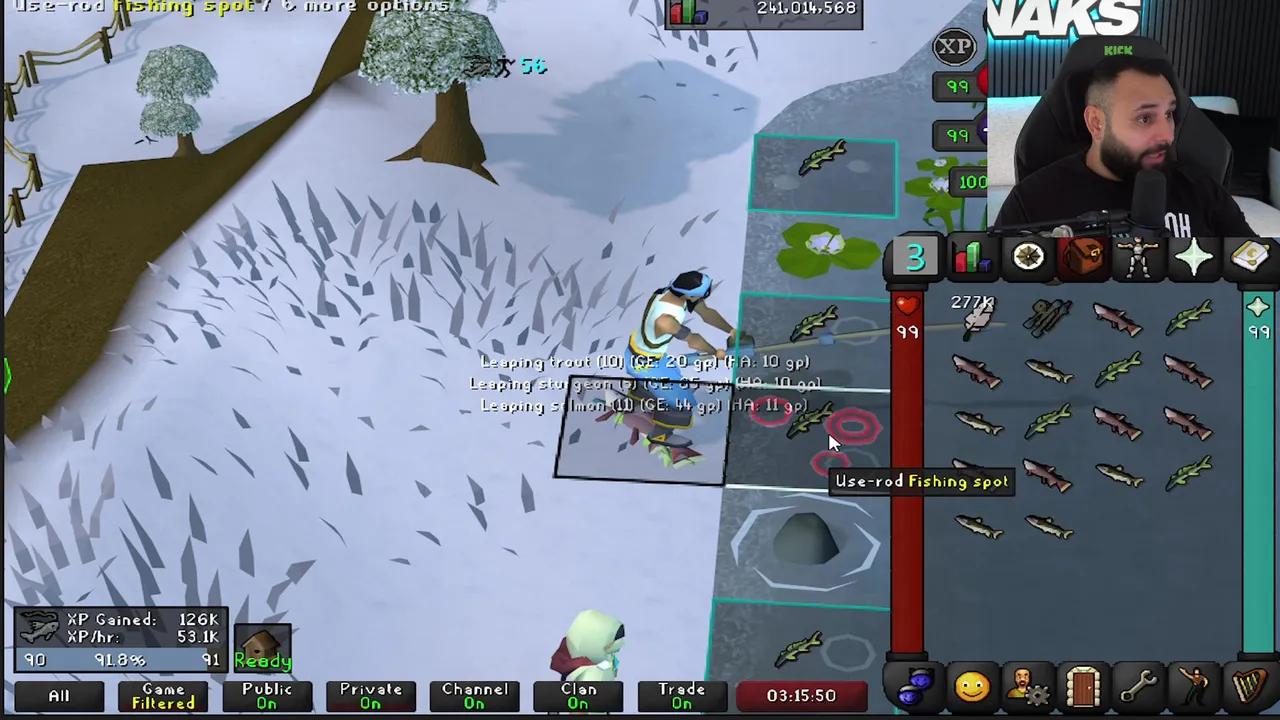This screenshot has width=1280, height=720.
Task: Click the XP globe orb
Action: [x=954, y=46]
